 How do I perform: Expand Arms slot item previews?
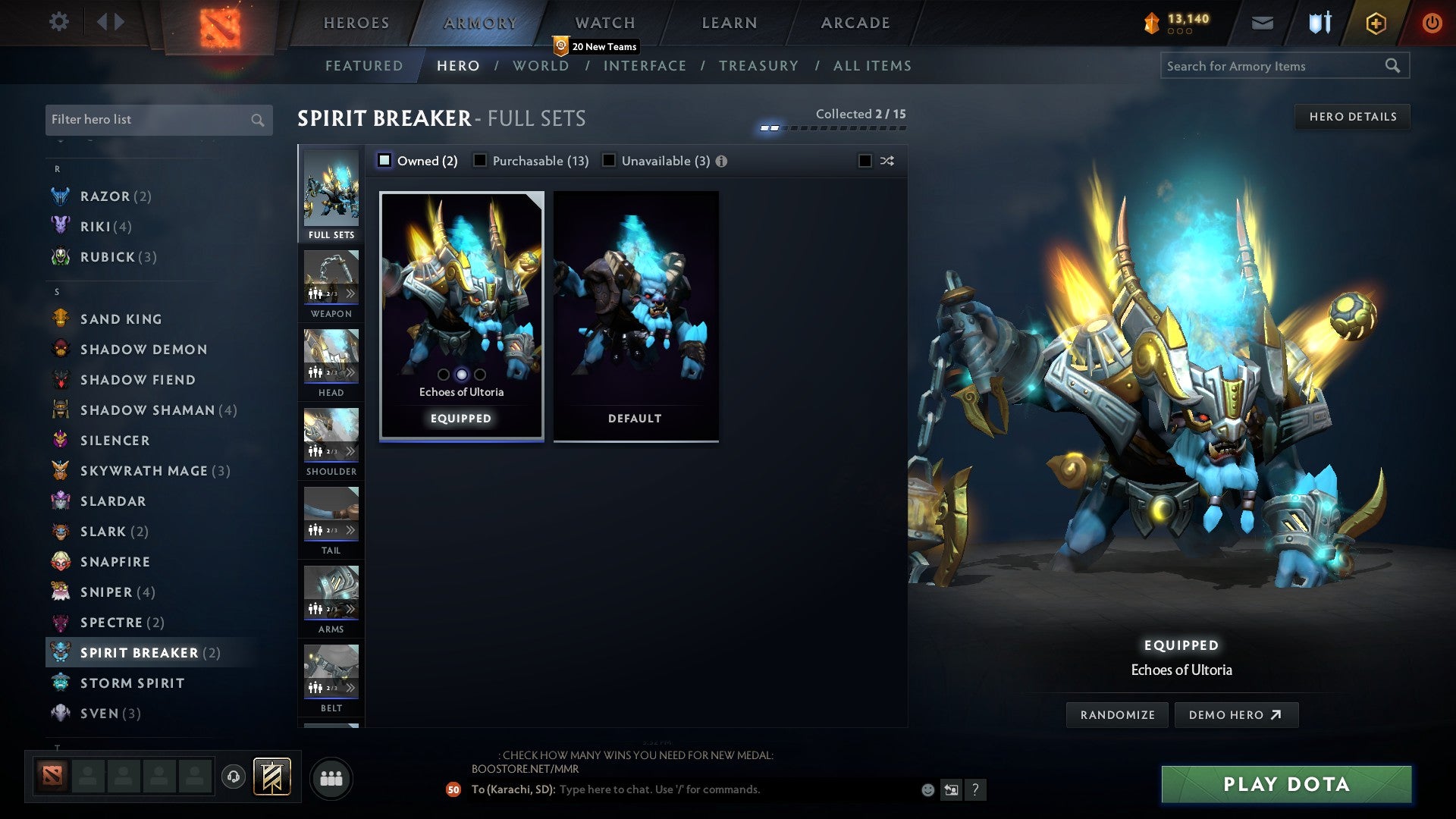tap(351, 607)
